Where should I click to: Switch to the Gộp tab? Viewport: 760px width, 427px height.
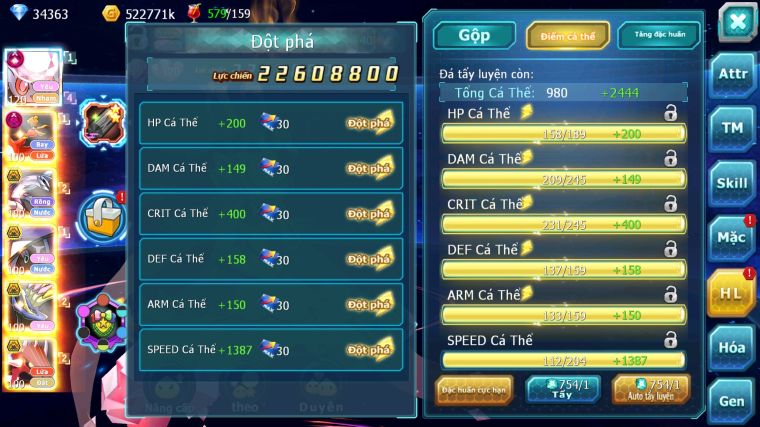click(474, 35)
